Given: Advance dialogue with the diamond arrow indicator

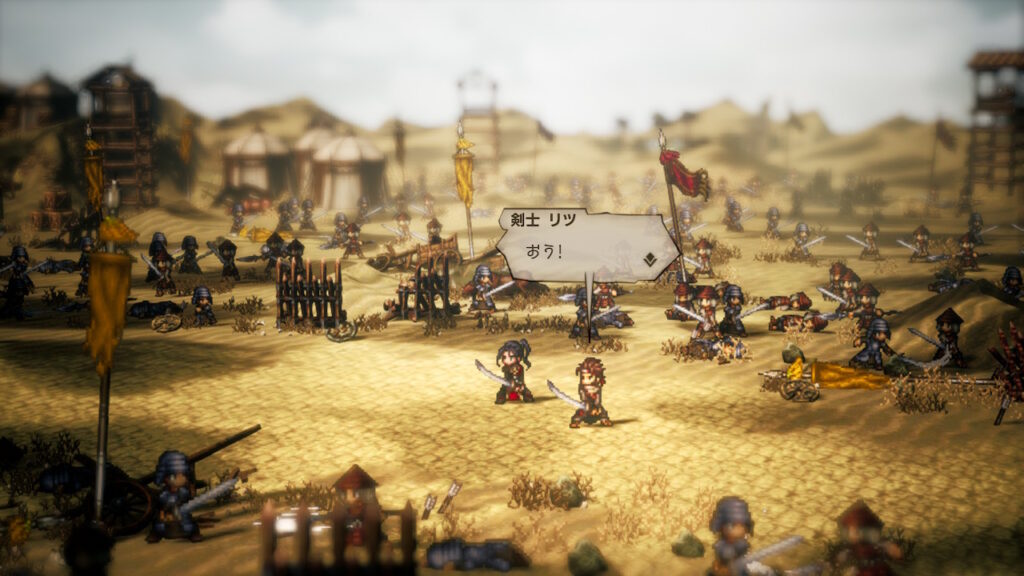Looking at the screenshot, I should pyautogui.click(x=650, y=260).
